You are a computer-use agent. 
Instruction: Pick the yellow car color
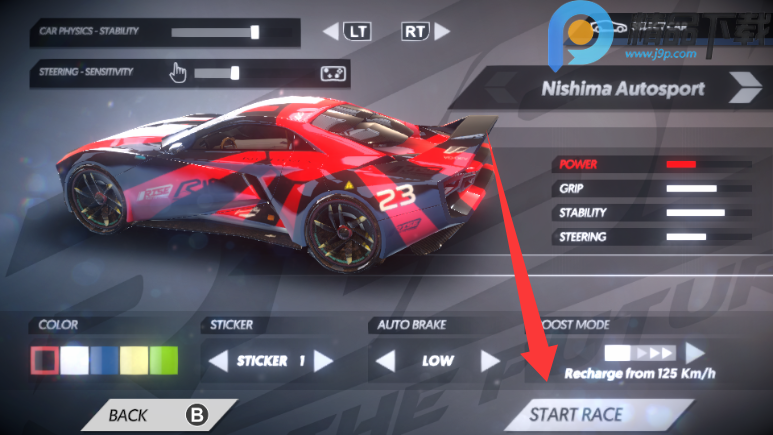click(x=134, y=360)
